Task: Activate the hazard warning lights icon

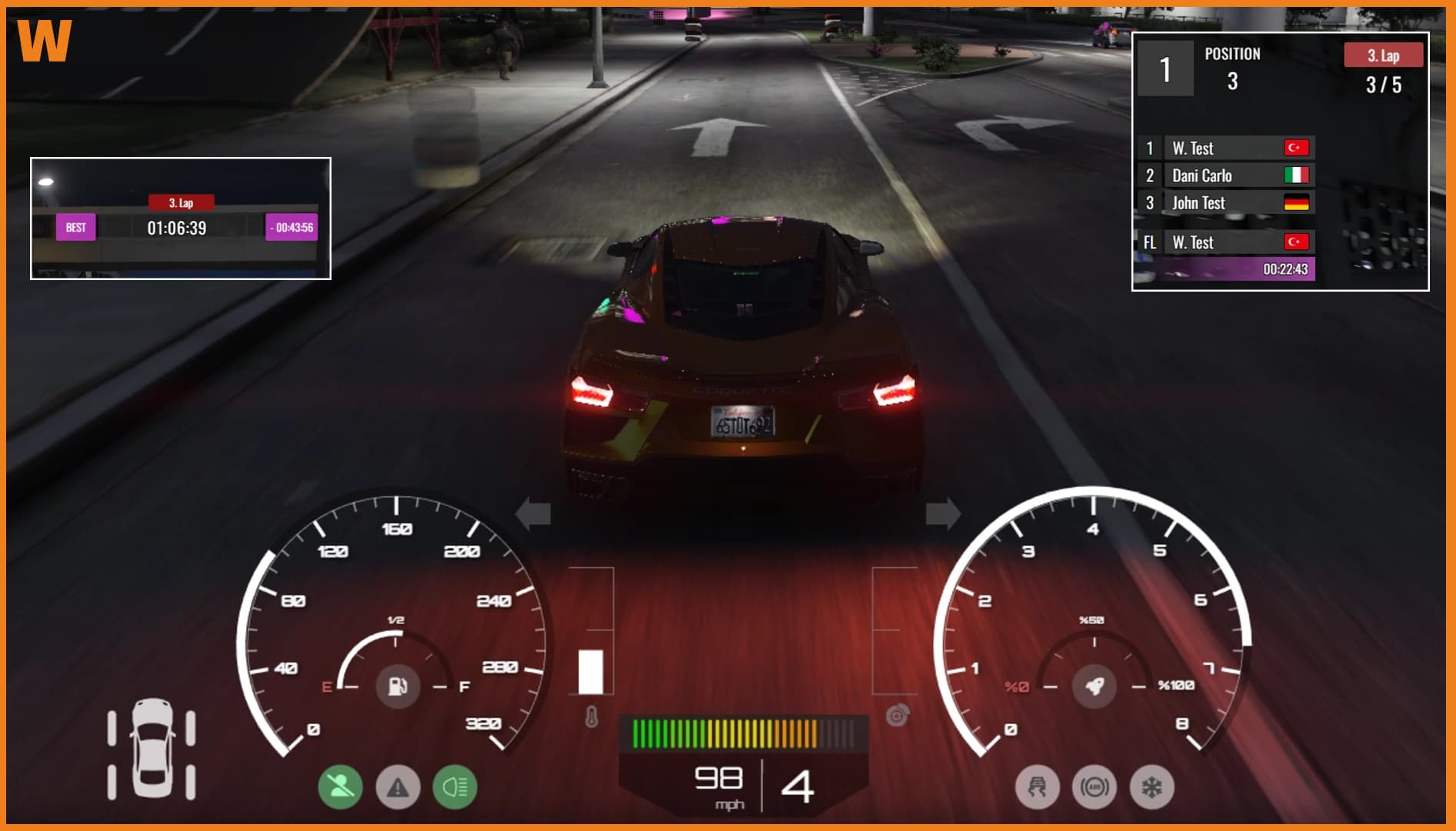Action: coord(398,787)
